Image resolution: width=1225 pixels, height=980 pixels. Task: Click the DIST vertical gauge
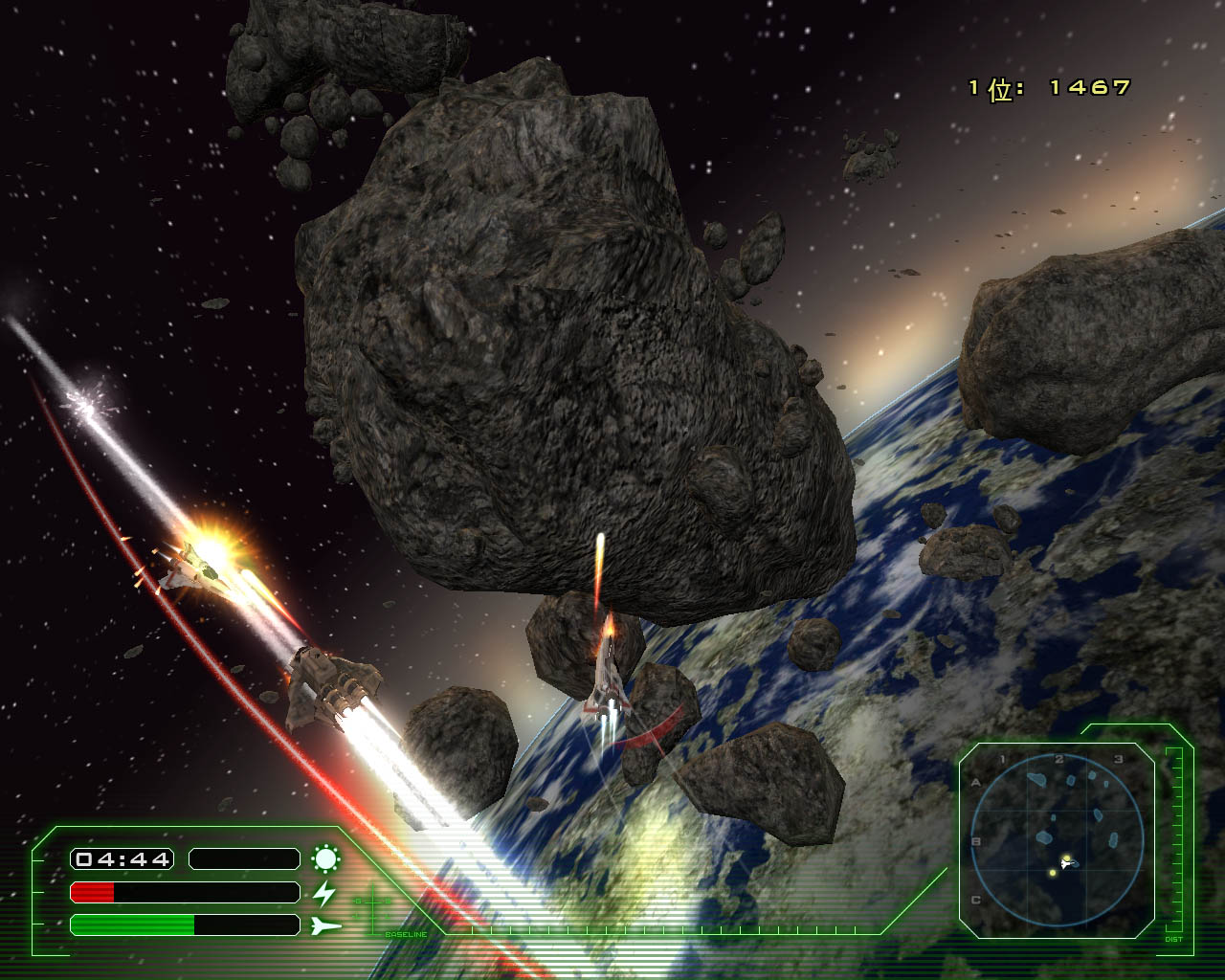coord(1173,840)
